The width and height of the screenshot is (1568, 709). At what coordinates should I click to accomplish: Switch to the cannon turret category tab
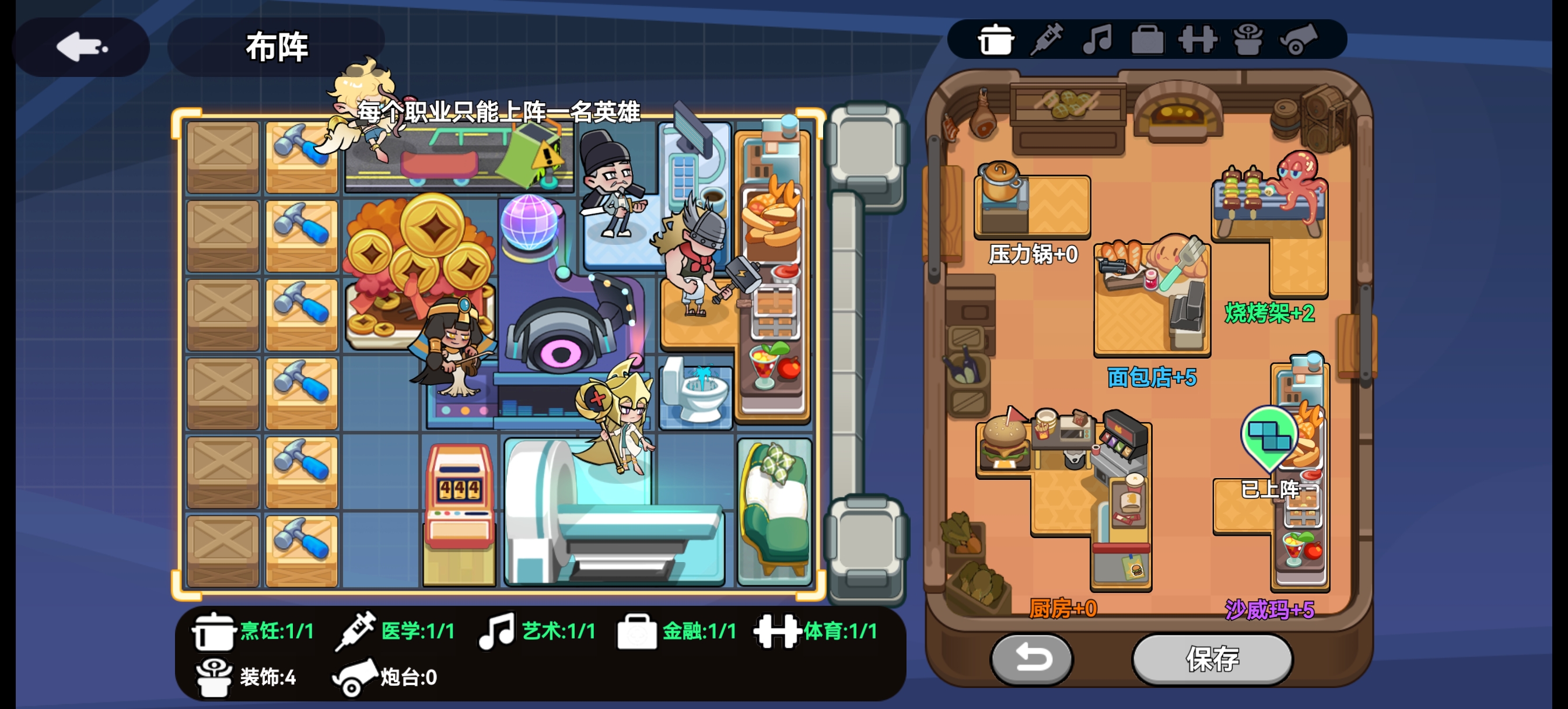click(x=1298, y=40)
